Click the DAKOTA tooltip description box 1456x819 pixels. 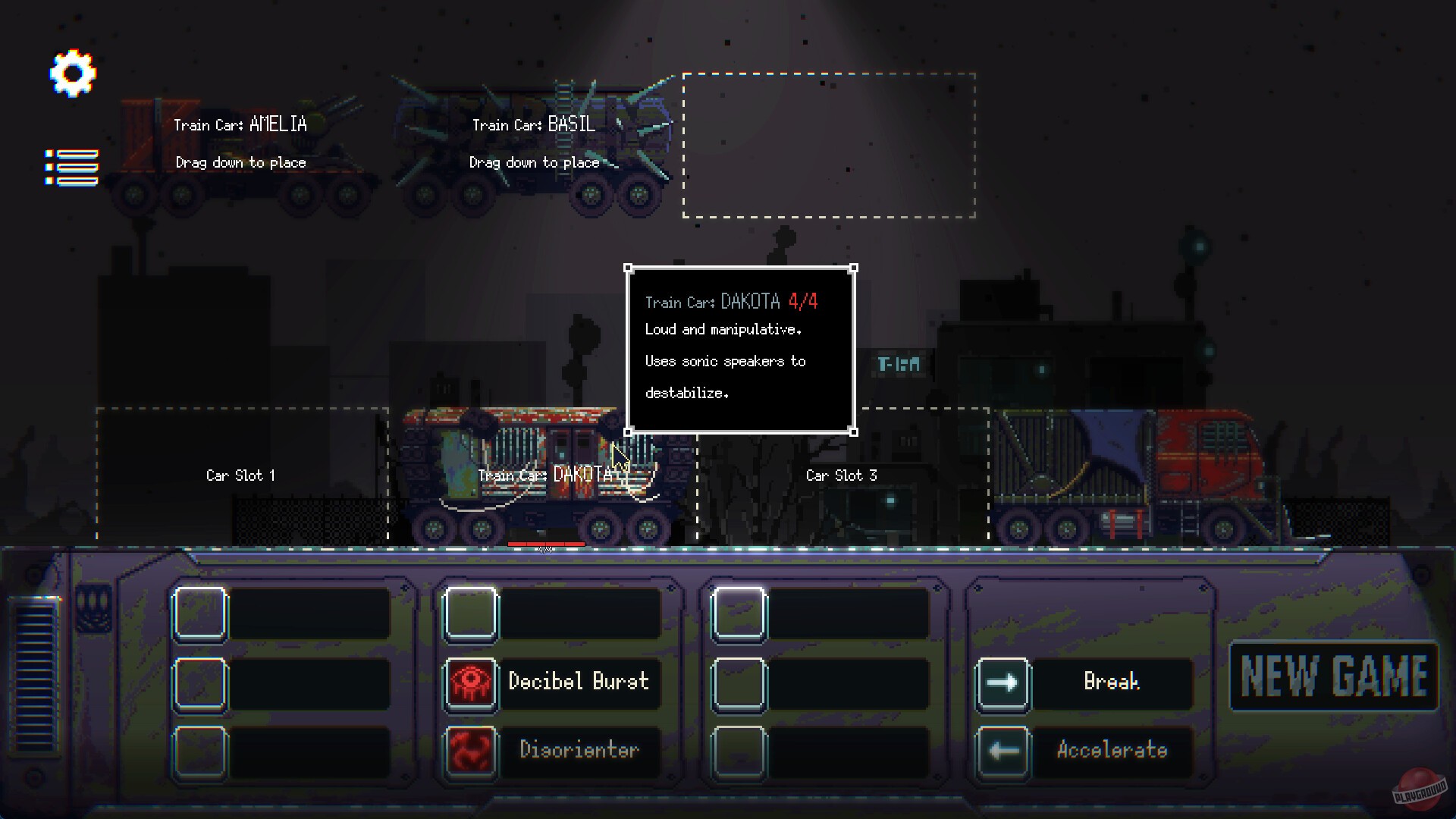741,349
